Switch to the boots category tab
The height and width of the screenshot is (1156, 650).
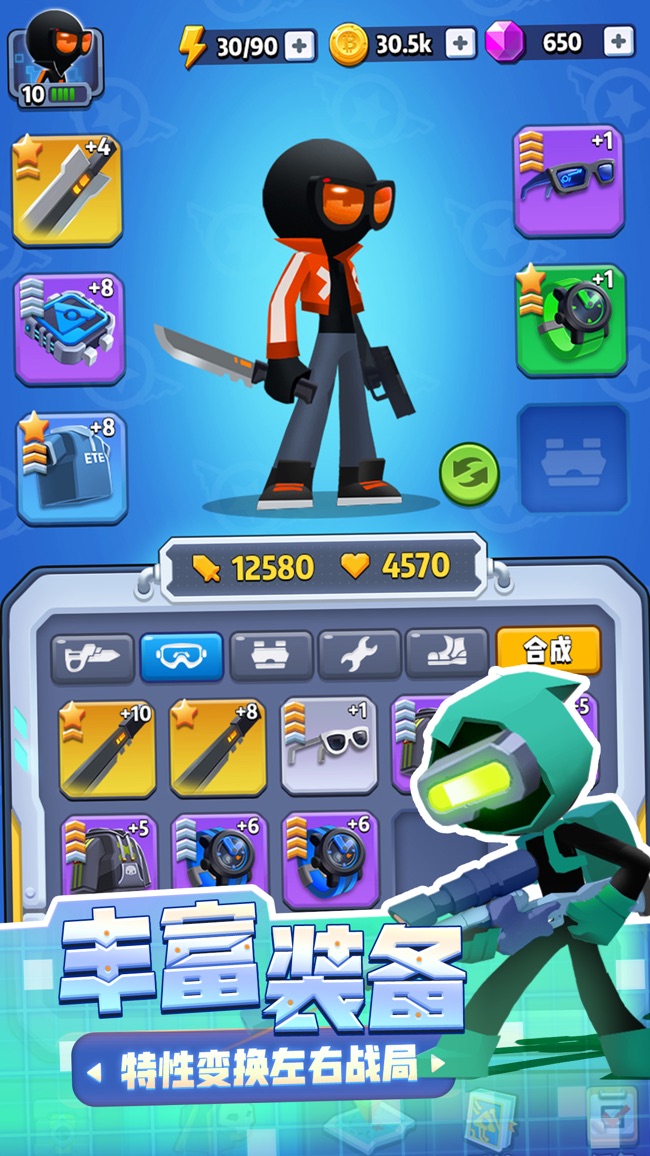447,655
